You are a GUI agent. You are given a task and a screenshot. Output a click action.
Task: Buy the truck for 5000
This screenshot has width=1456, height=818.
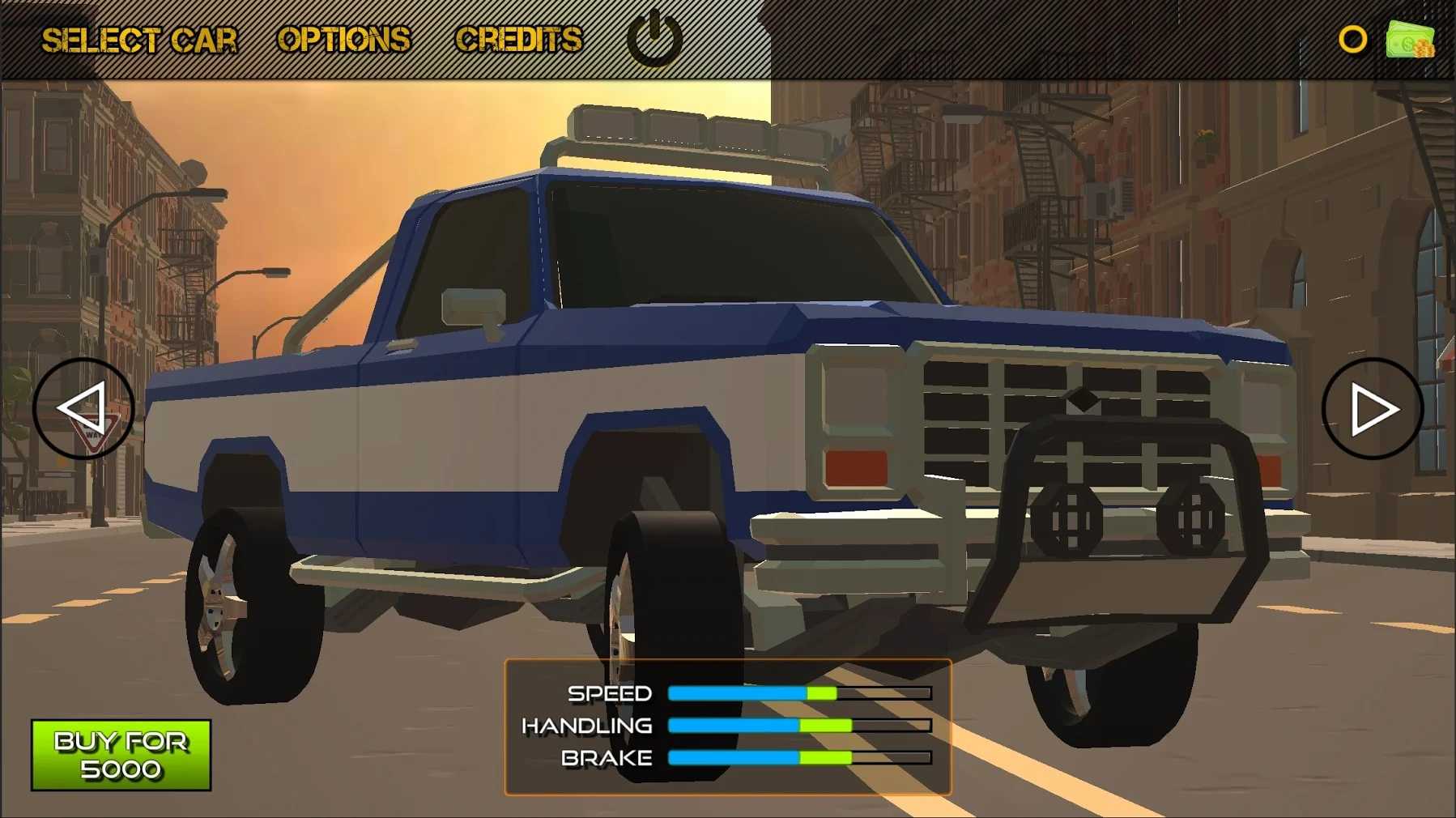coord(121,755)
